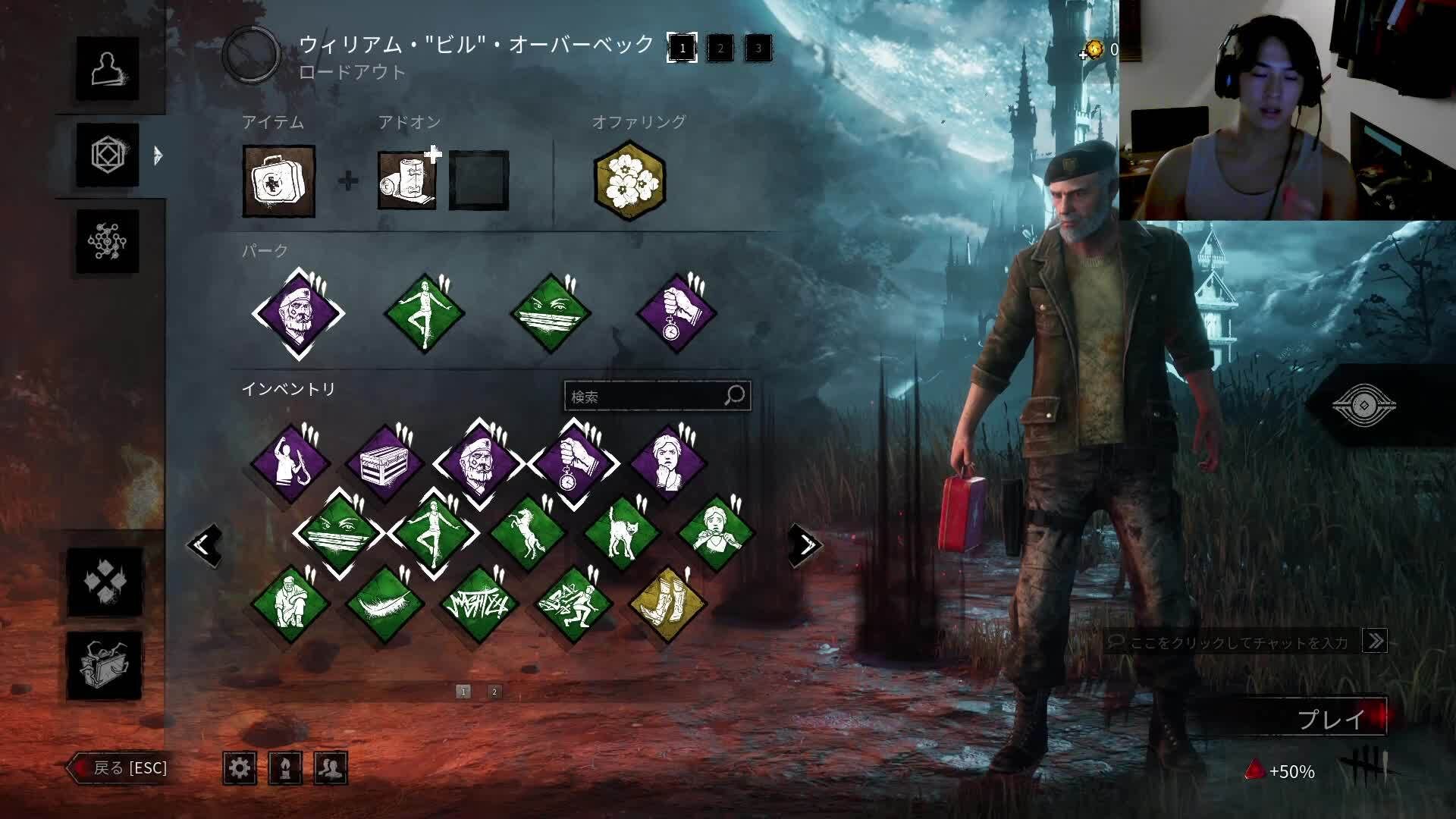Open the character selection tab
1456x819 pixels.
click(x=107, y=69)
